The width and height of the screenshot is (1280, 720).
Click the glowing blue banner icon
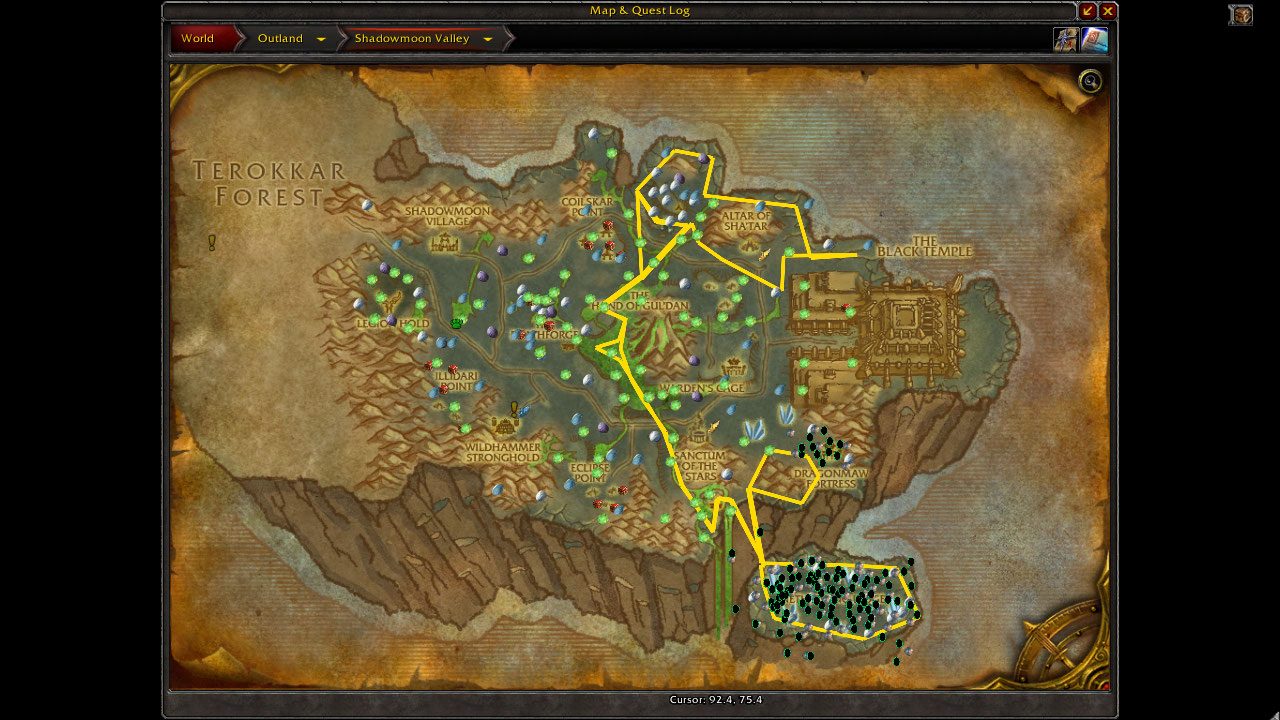[1094, 39]
